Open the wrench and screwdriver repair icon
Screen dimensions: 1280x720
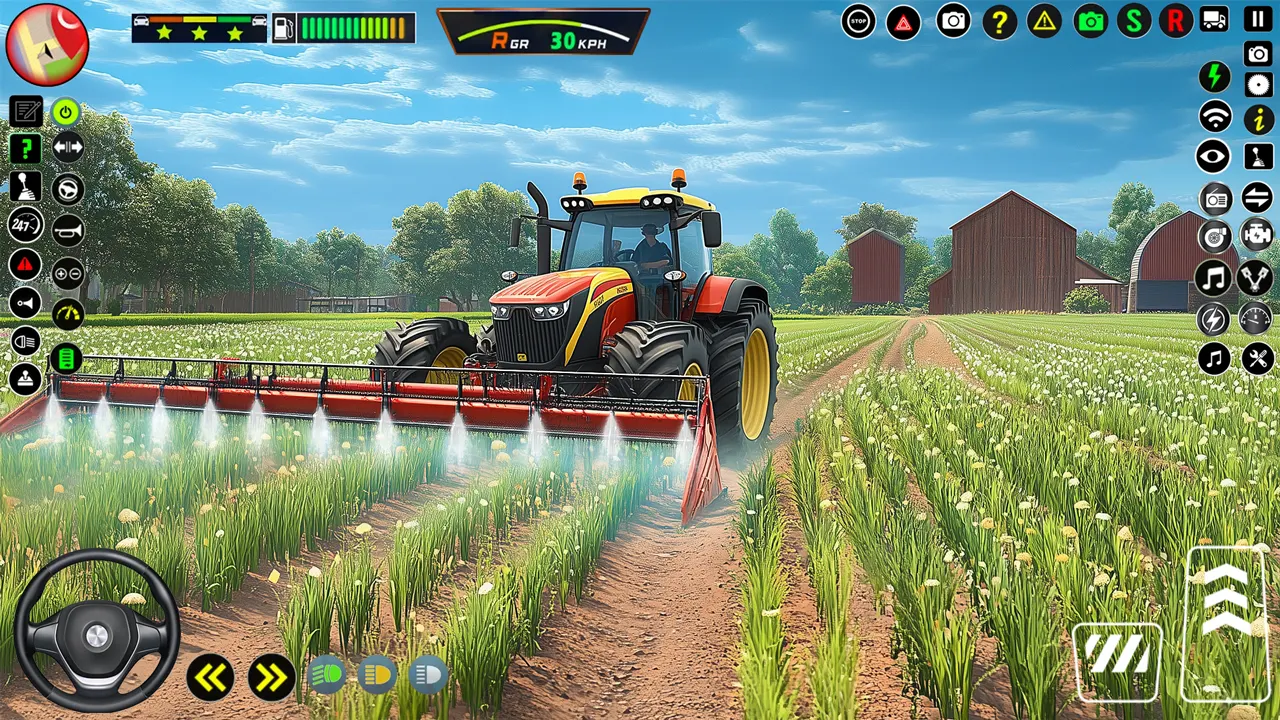tap(1257, 357)
